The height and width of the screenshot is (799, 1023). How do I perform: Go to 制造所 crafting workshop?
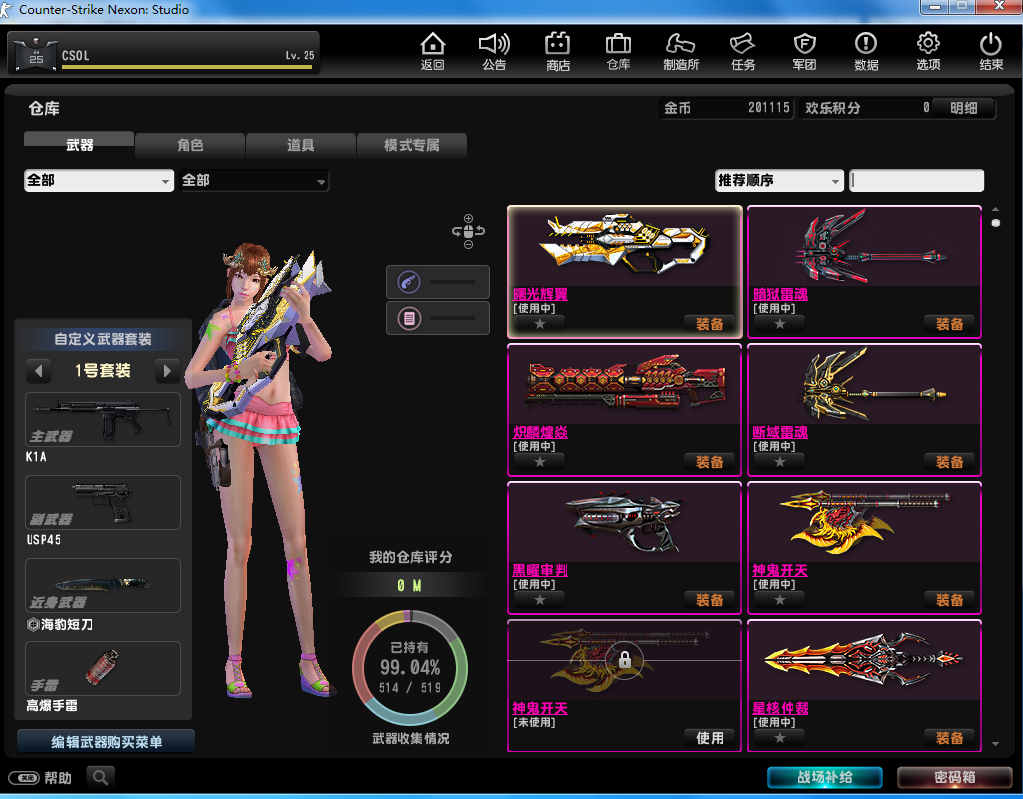680,51
